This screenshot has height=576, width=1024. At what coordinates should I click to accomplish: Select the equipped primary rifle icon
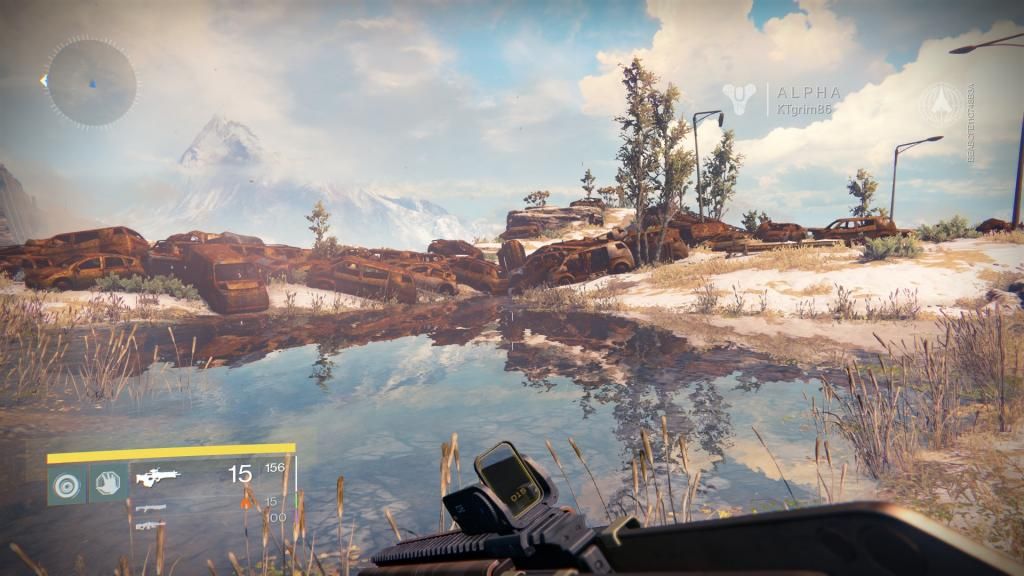(x=158, y=477)
